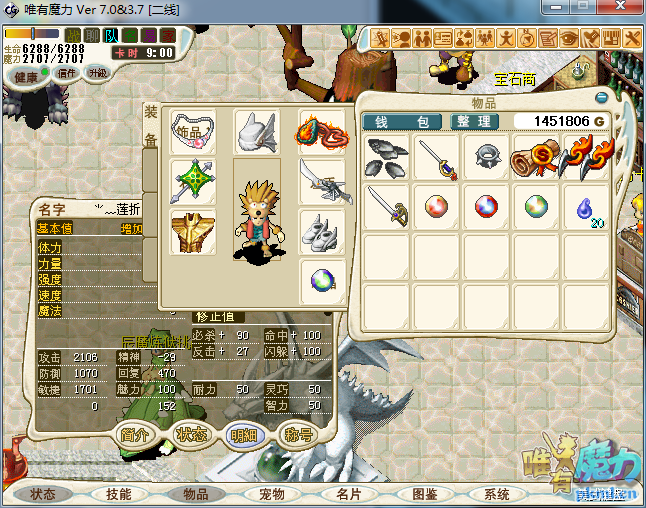Click the 整理 sort items button
The image size is (646, 508).
[471, 122]
